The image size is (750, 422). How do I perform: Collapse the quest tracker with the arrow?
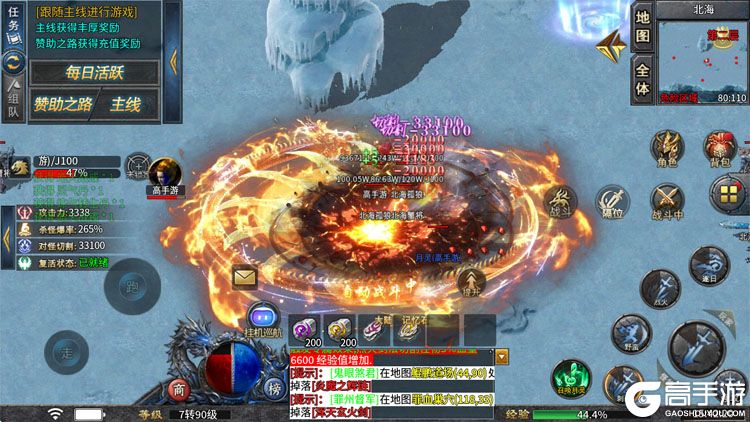point(173,60)
